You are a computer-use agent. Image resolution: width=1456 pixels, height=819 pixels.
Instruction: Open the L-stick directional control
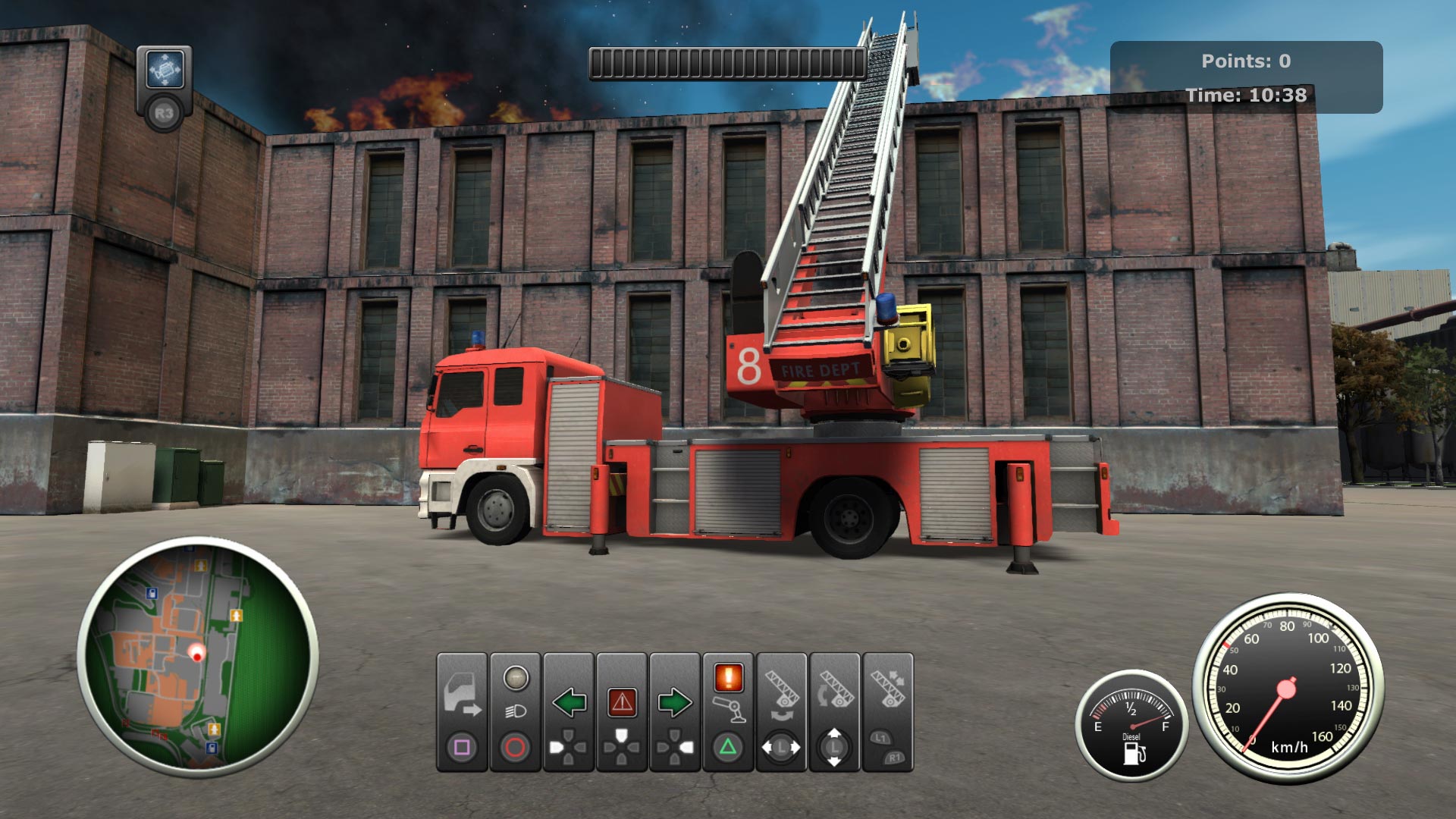point(780,747)
